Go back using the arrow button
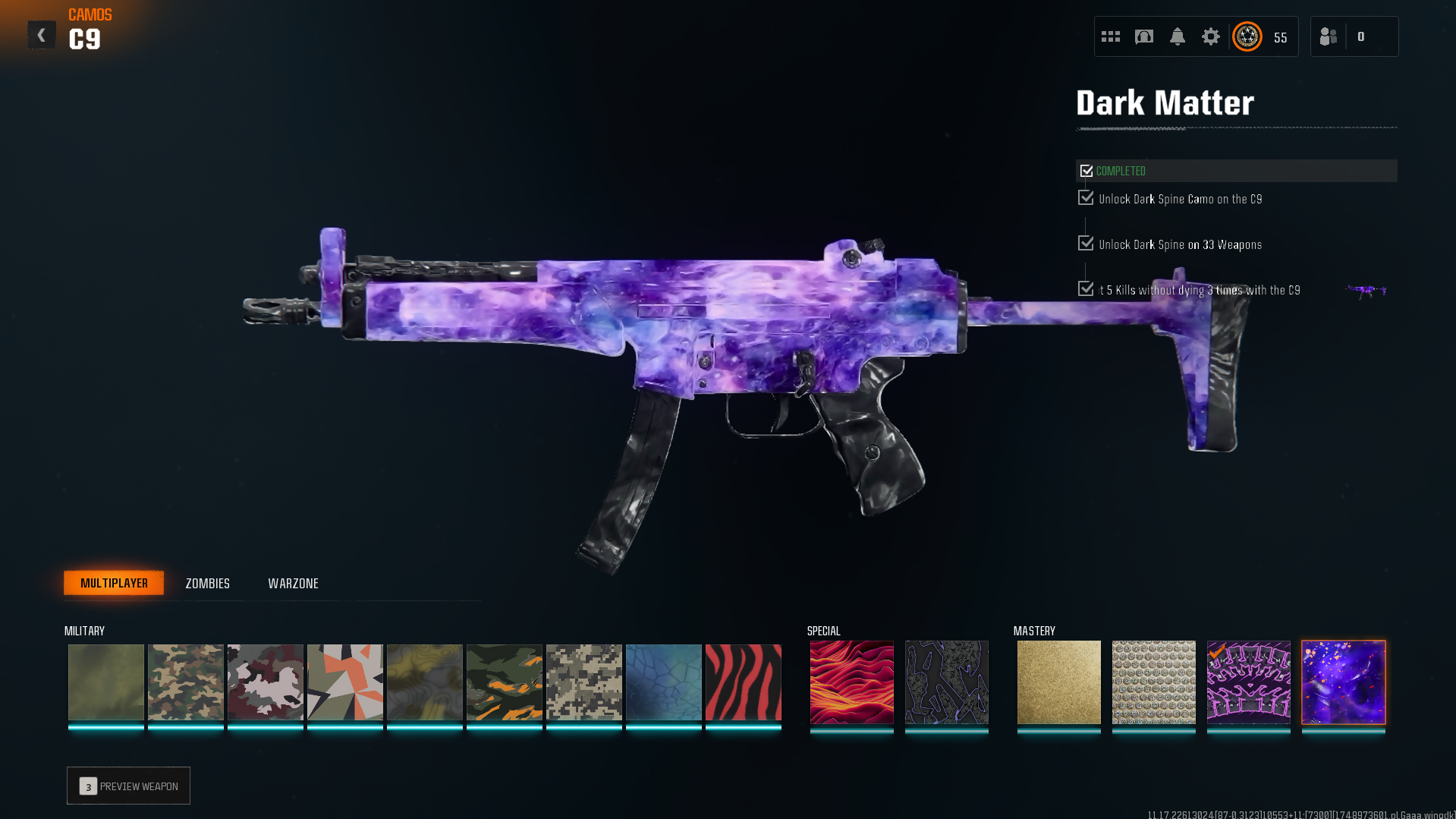1456x819 pixels. click(42, 35)
